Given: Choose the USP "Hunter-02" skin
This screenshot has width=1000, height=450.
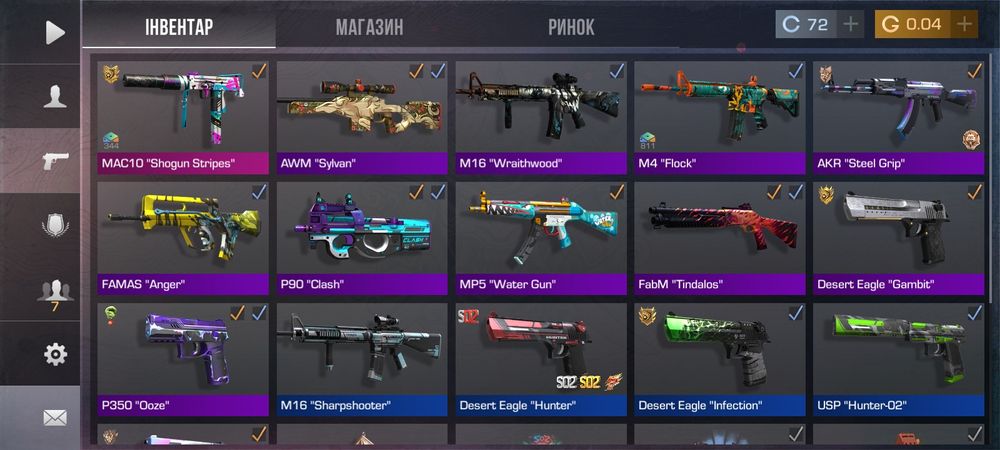Looking at the screenshot, I should [898, 358].
